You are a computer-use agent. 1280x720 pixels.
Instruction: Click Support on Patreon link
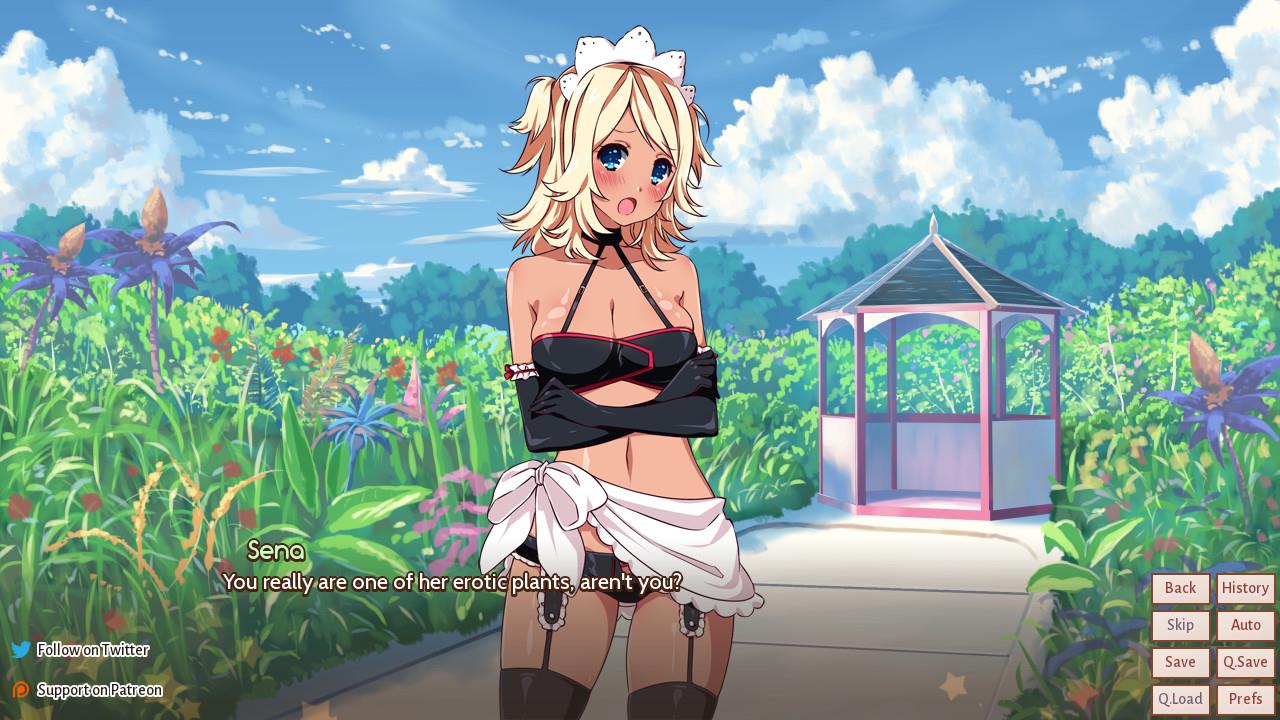point(100,690)
